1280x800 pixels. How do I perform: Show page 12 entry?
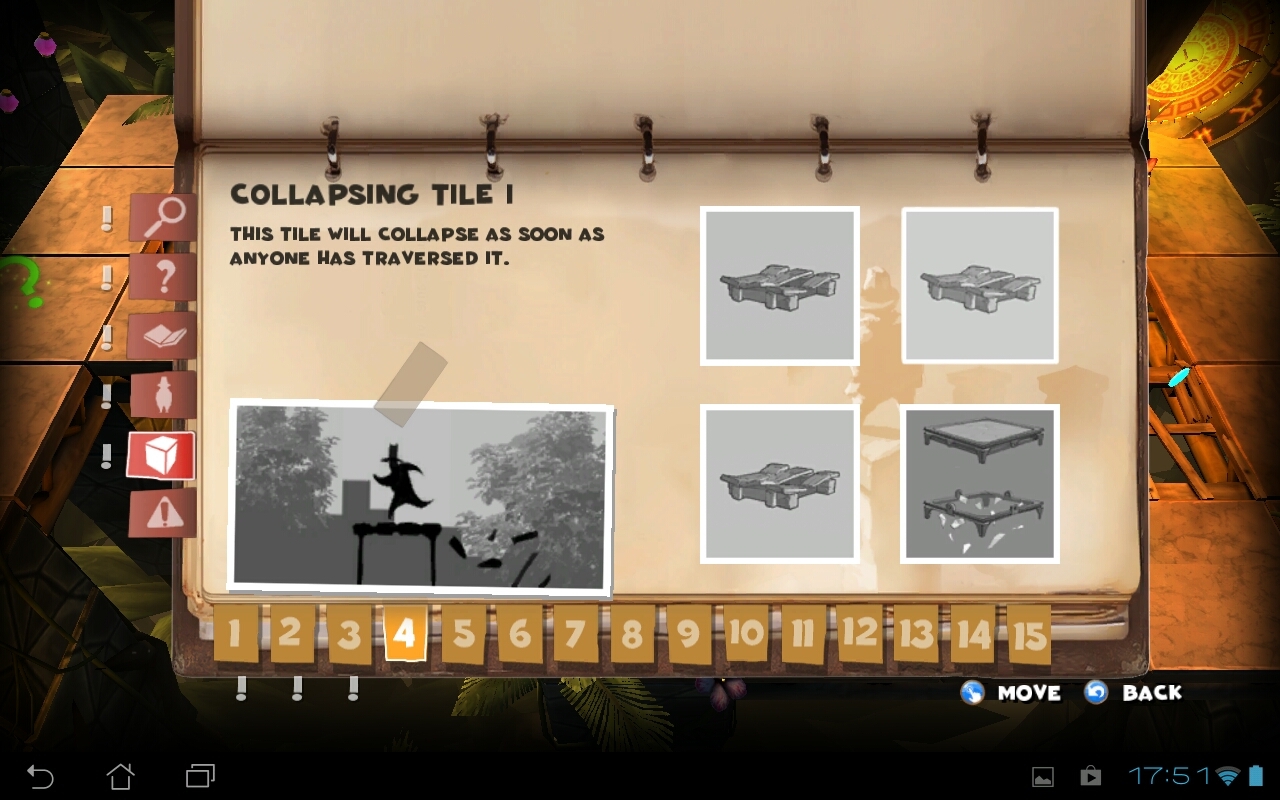(860, 633)
